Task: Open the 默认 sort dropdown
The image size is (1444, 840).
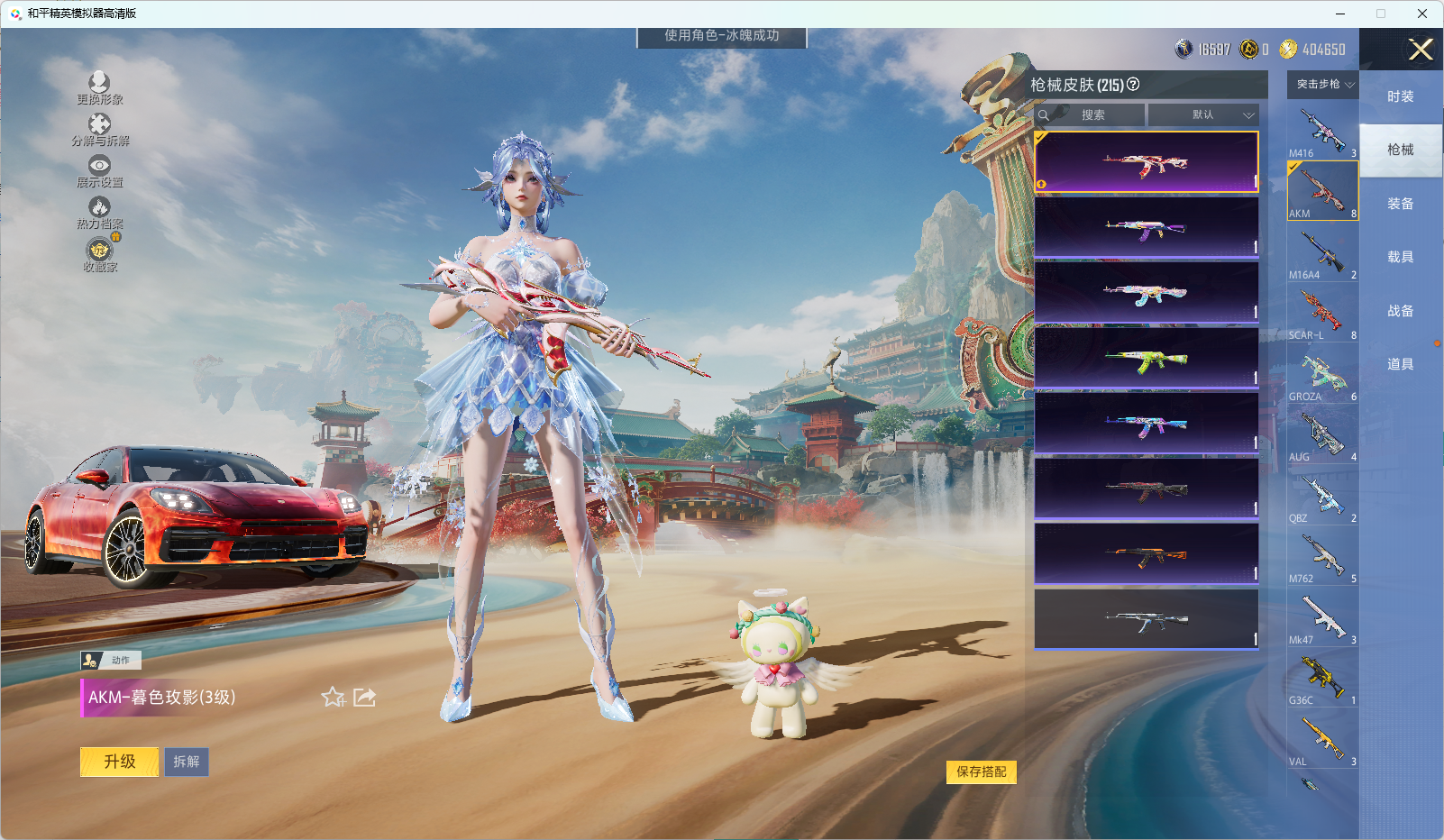Action: [x=1203, y=115]
